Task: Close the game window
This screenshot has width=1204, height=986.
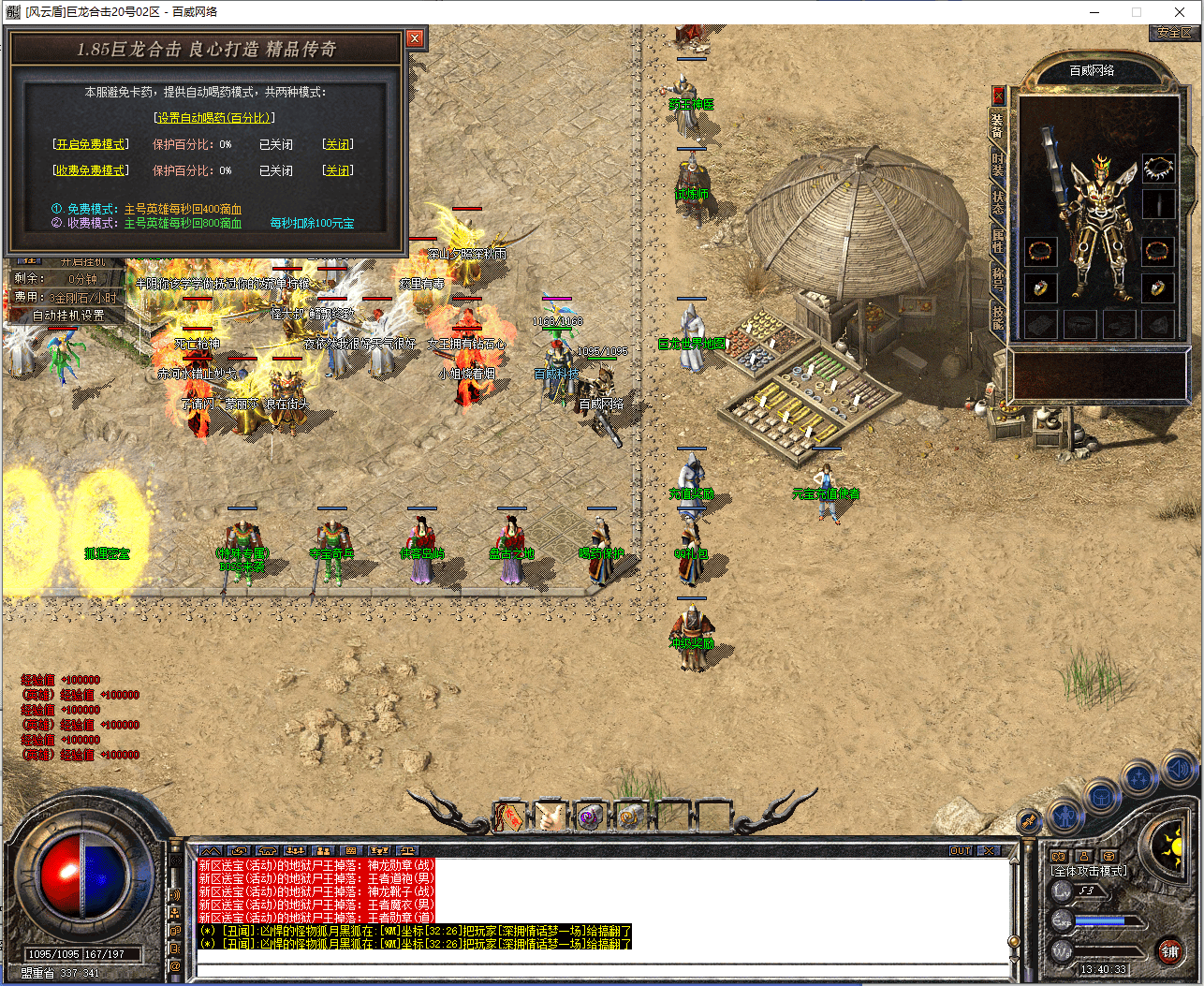Action: (1180, 12)
